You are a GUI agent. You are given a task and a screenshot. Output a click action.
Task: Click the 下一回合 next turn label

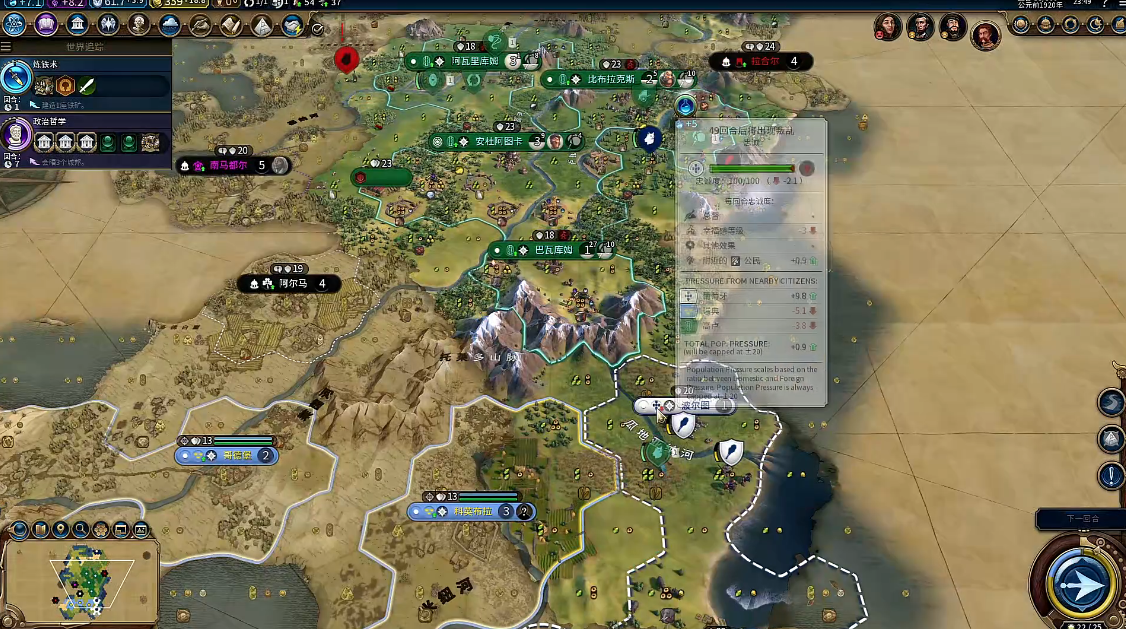(x=1080, y=519)
